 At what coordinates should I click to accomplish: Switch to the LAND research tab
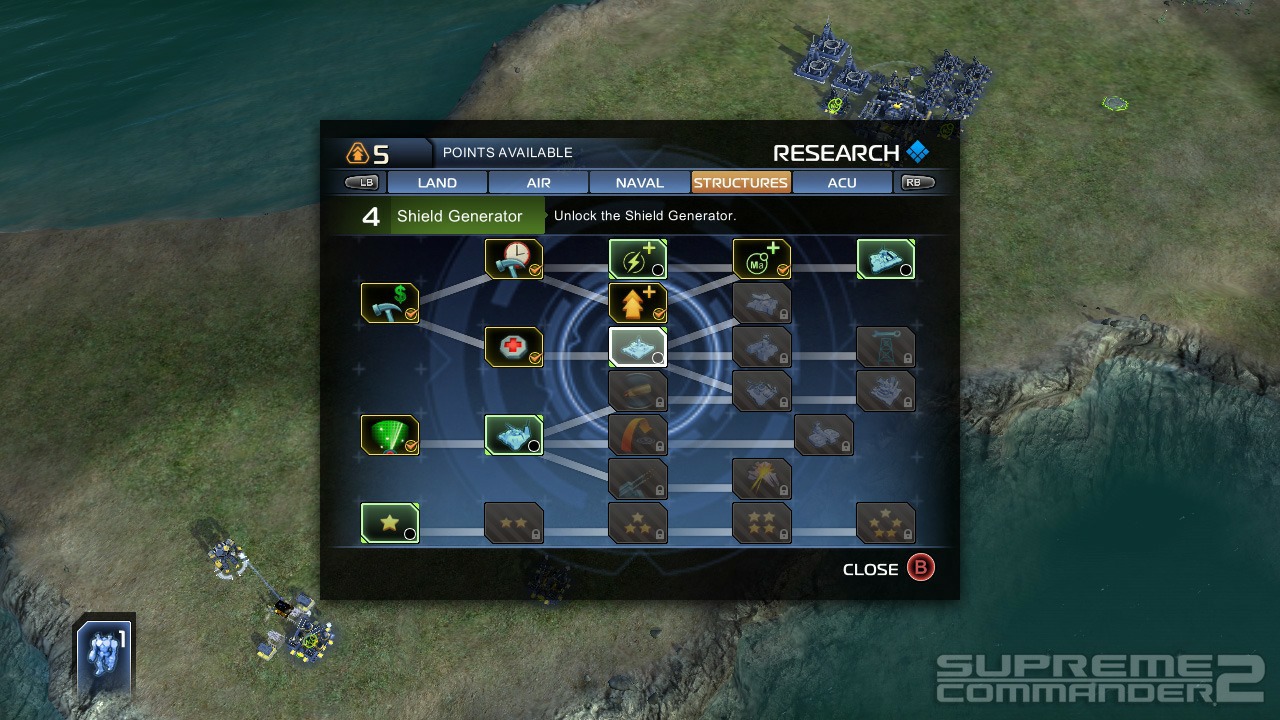tap(436, 182)
